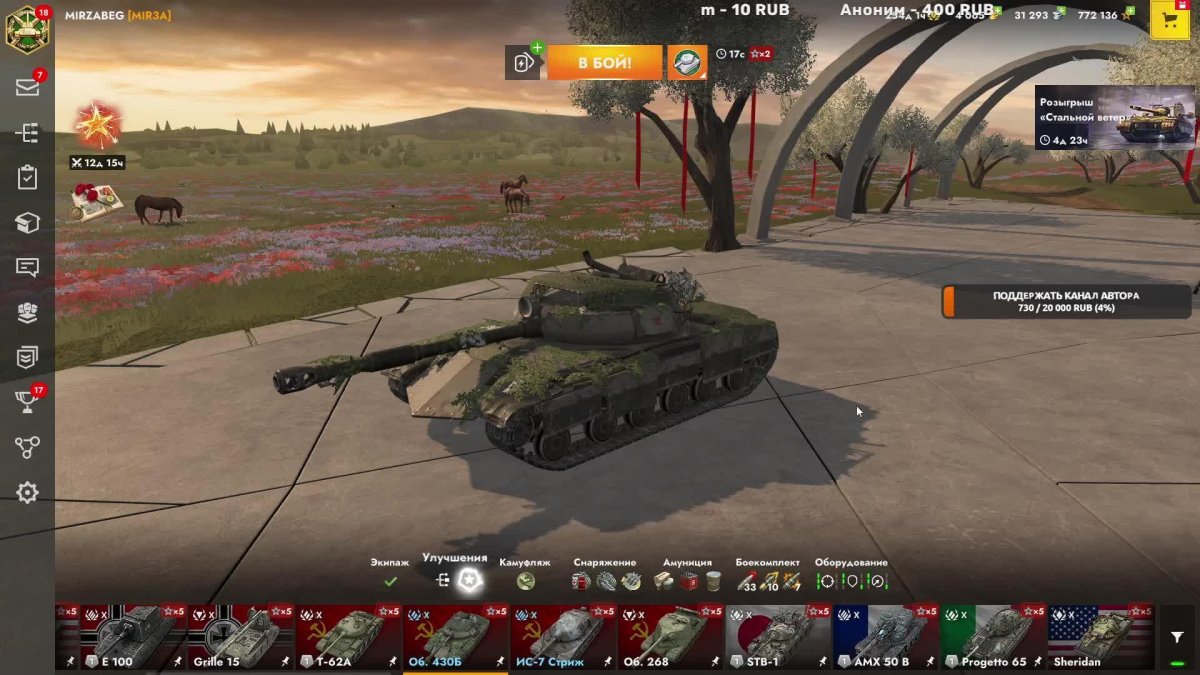This screenshot has height=675, width=1200.
Task: Start a battle with the В БОЙ! button
Action: pyautogui.click(x=604, y=62)
